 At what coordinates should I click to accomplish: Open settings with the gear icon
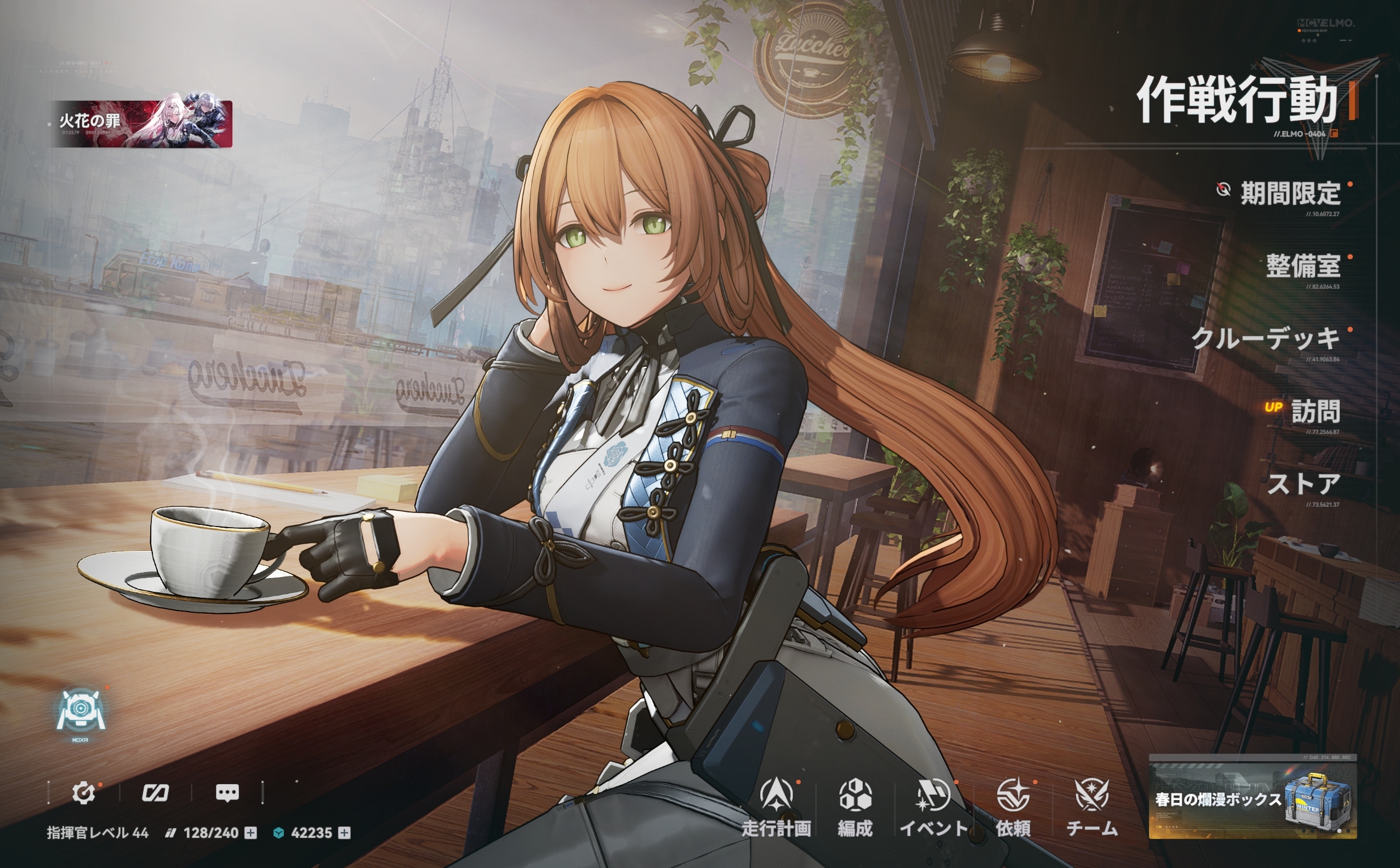pos(83,793)
